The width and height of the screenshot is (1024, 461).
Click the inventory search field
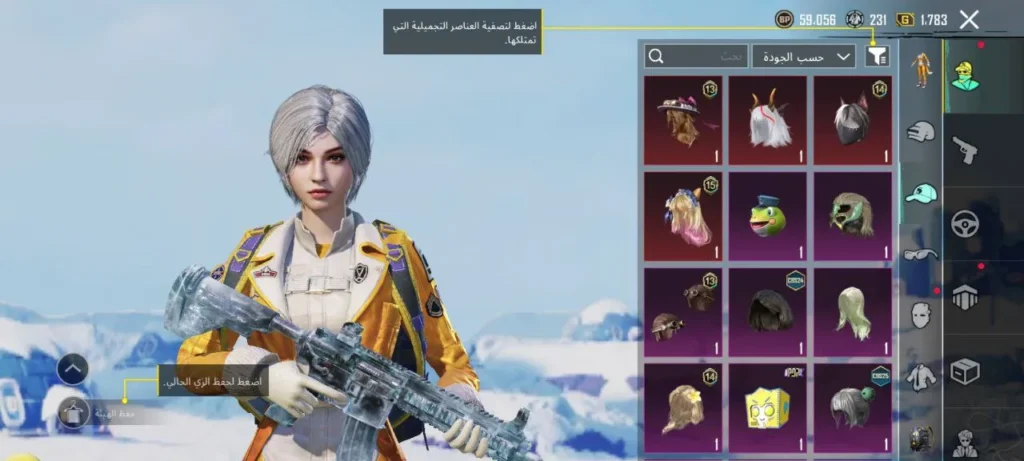[x=695, y=57]
